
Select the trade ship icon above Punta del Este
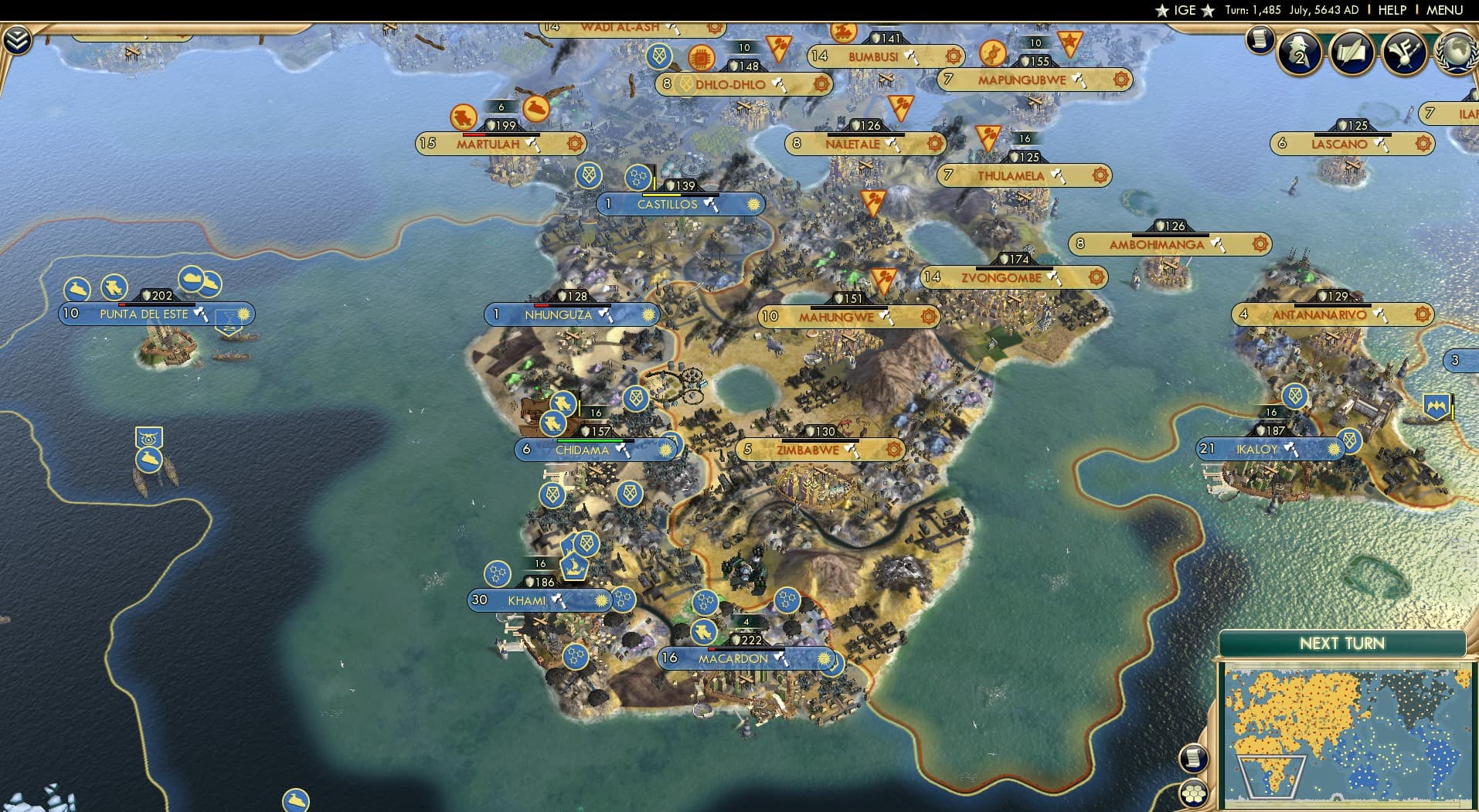point(192,280)
